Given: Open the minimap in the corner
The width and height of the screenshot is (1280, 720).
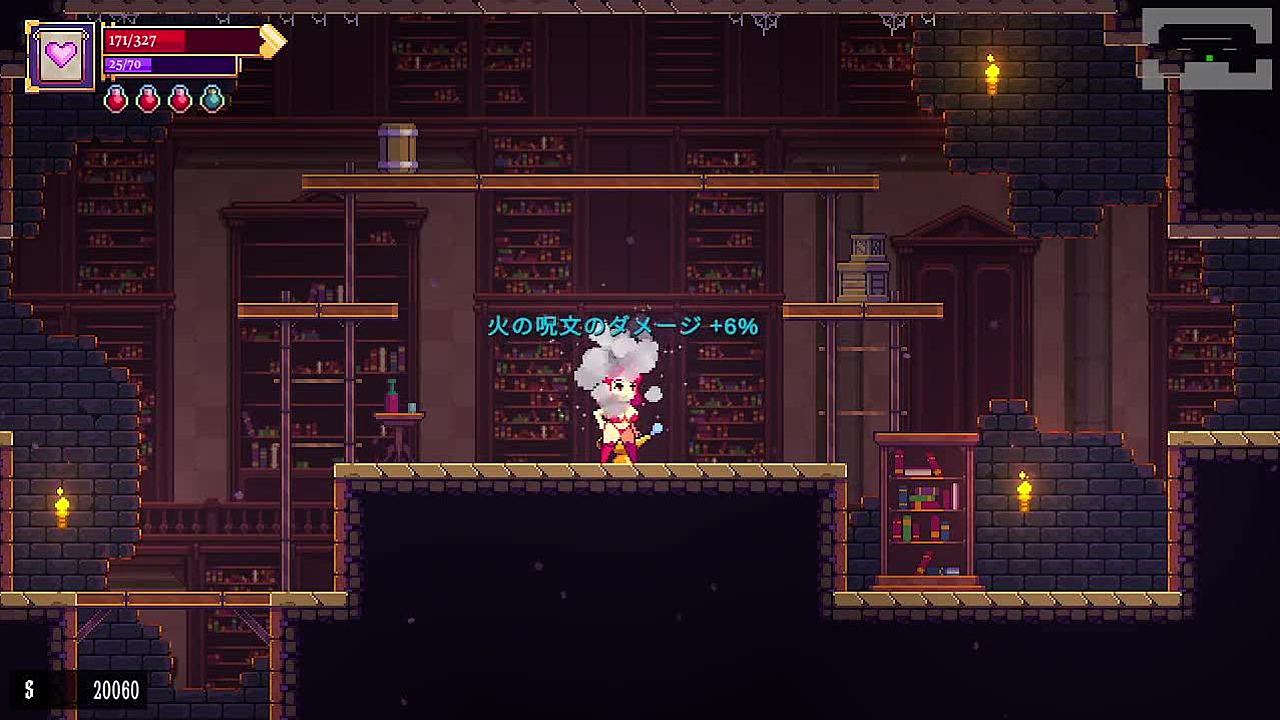Looking at the screenshot, I should pos(1206,48).
